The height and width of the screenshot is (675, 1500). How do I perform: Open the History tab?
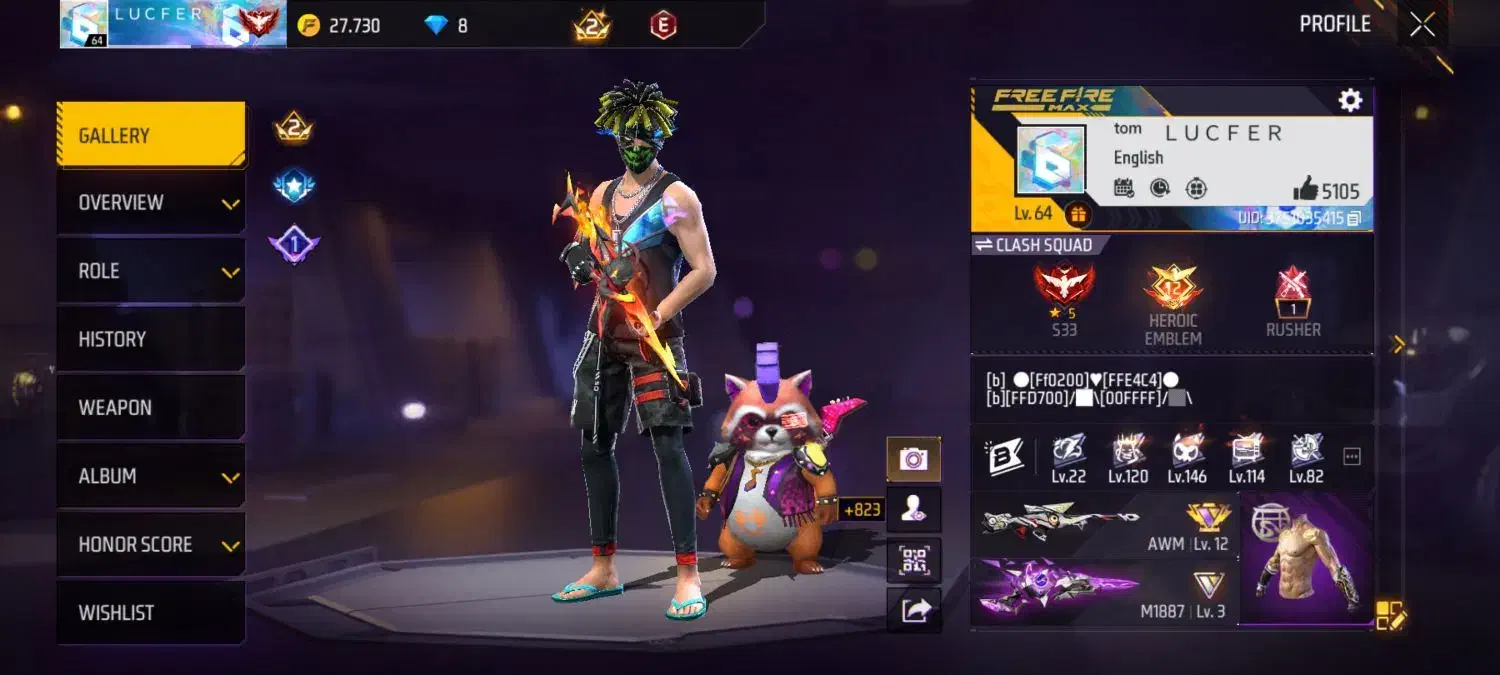point(150,340)
